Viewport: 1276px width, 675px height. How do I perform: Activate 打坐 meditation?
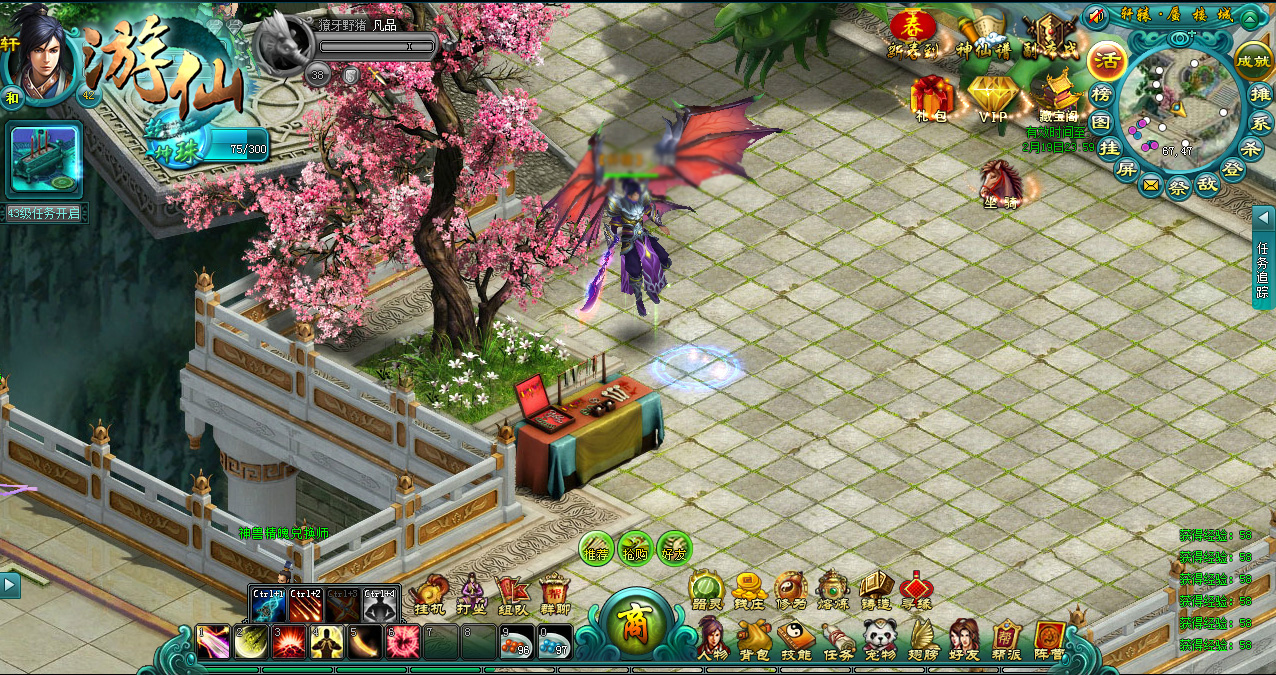pyautogui.click(x=471, y=592)
